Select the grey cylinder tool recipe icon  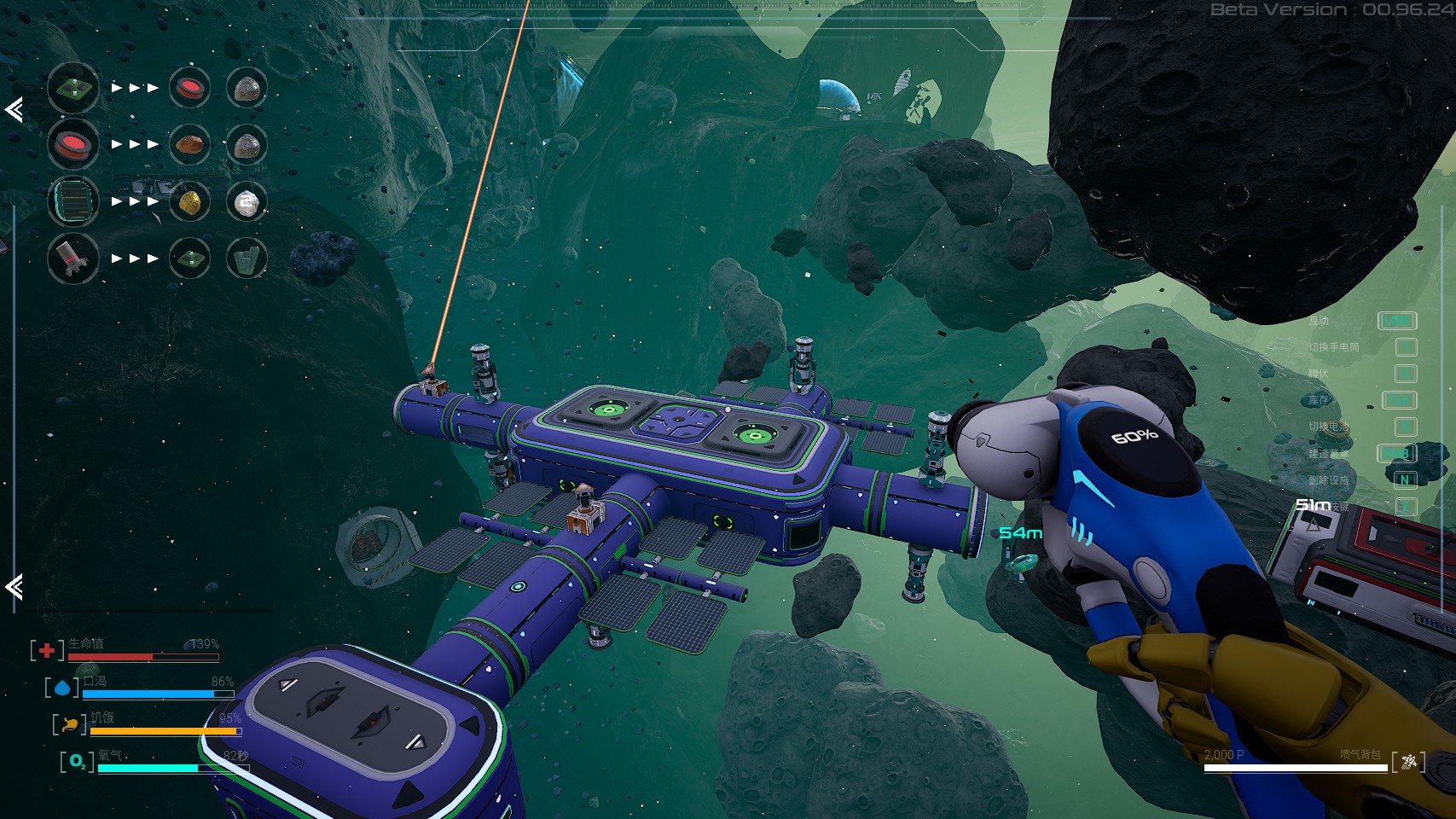[73, 258]
